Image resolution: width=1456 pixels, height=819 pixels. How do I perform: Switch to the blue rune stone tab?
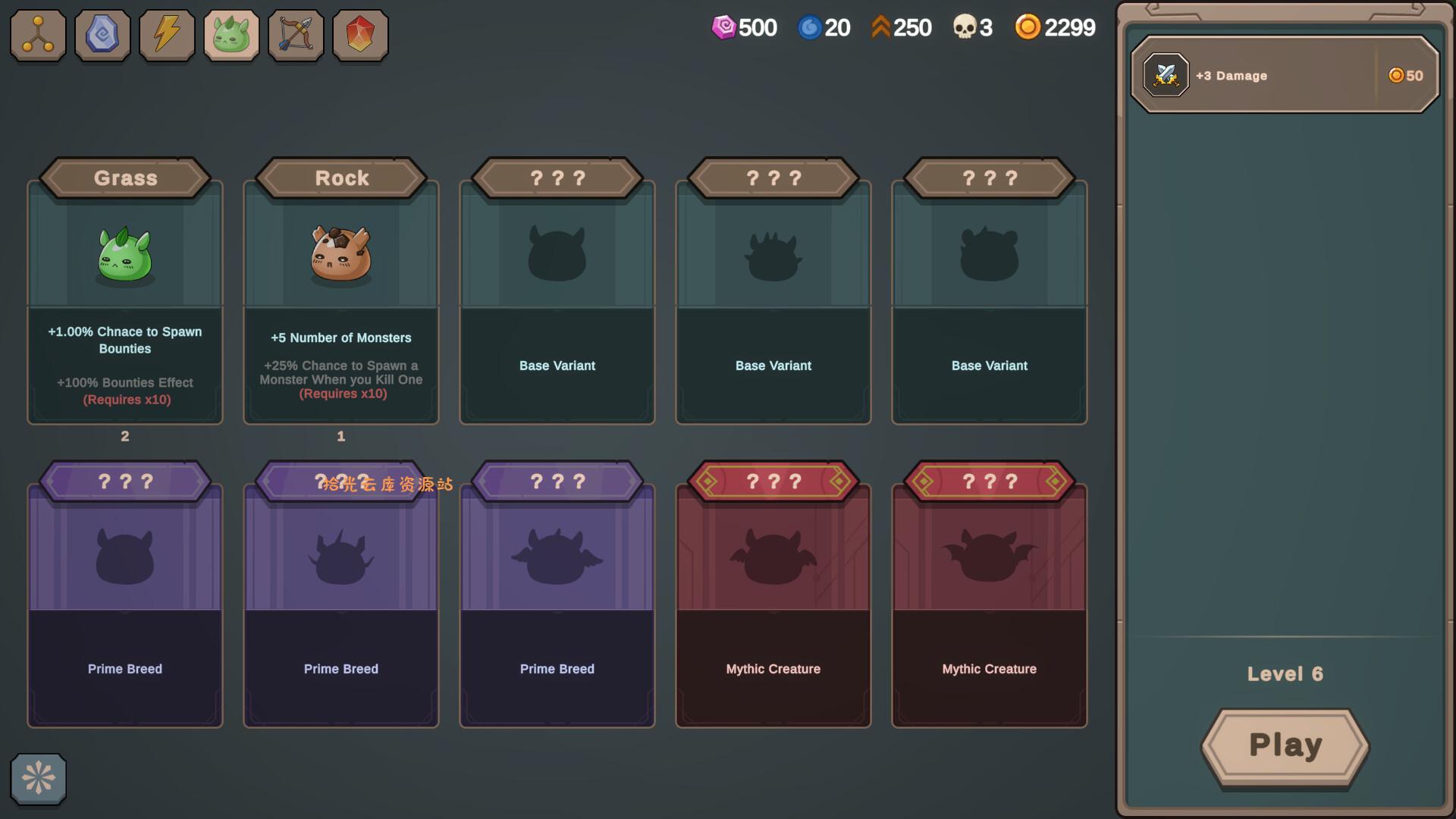(102, 35)
